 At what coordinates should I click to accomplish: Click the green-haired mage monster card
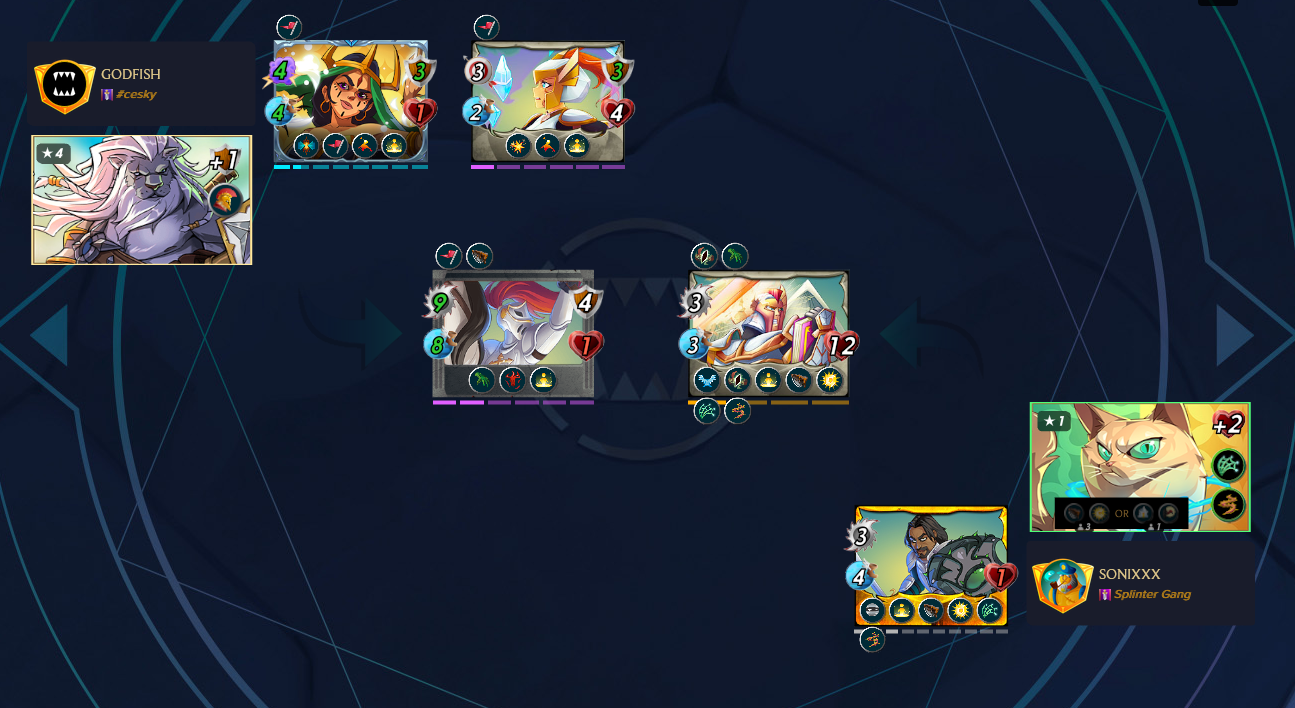pyautogui.click(x=350, y=101)
